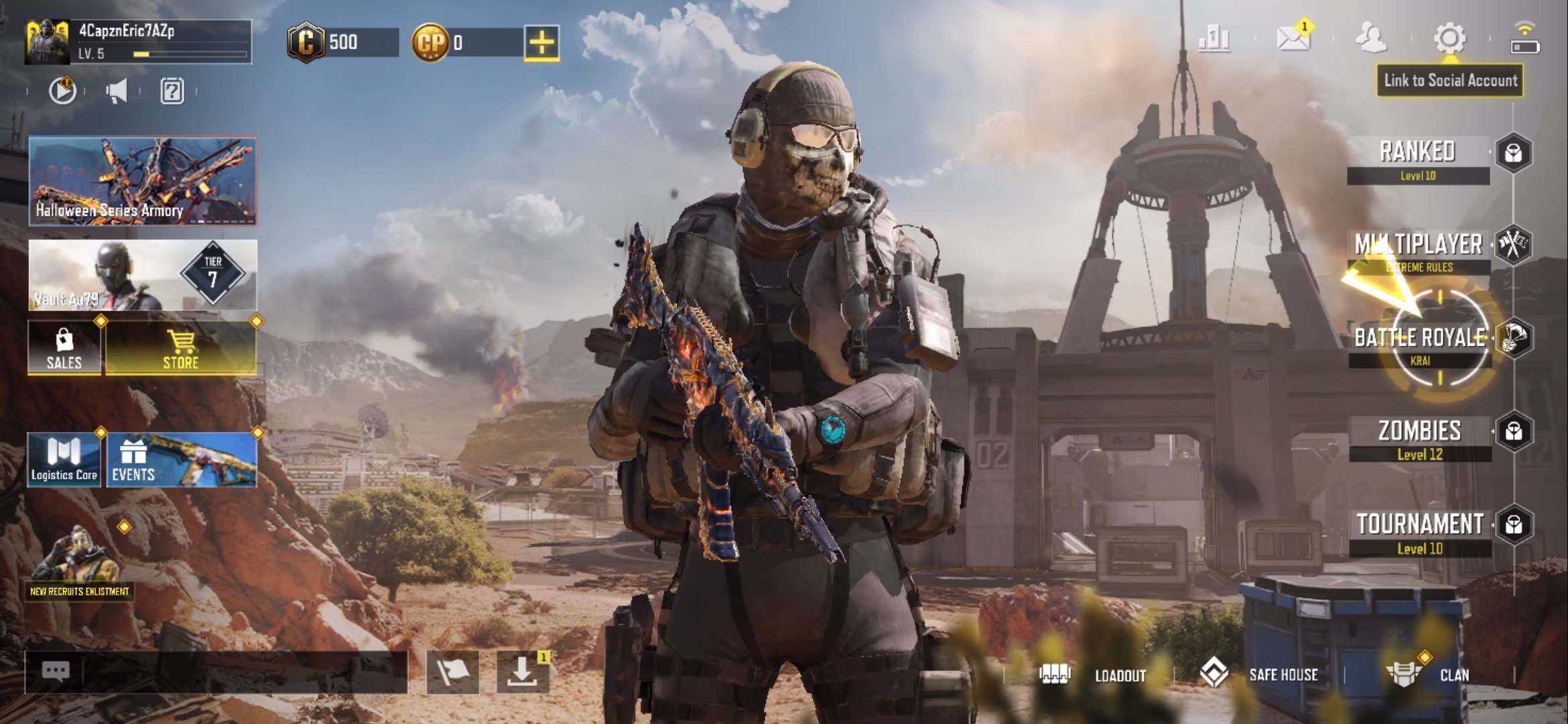Open the Tournament mode
1568x724 pixels.
click(1419, 532)
